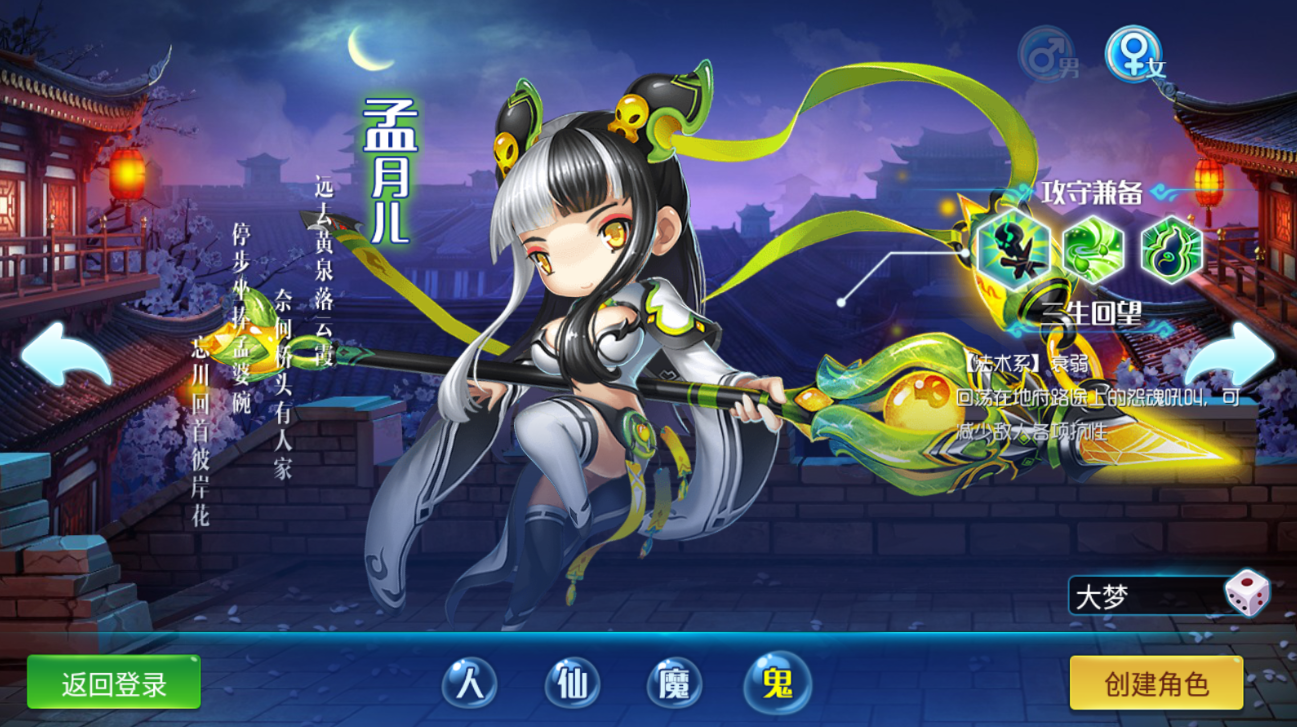Switch to the 仙 race tab

tap(572, 685)
